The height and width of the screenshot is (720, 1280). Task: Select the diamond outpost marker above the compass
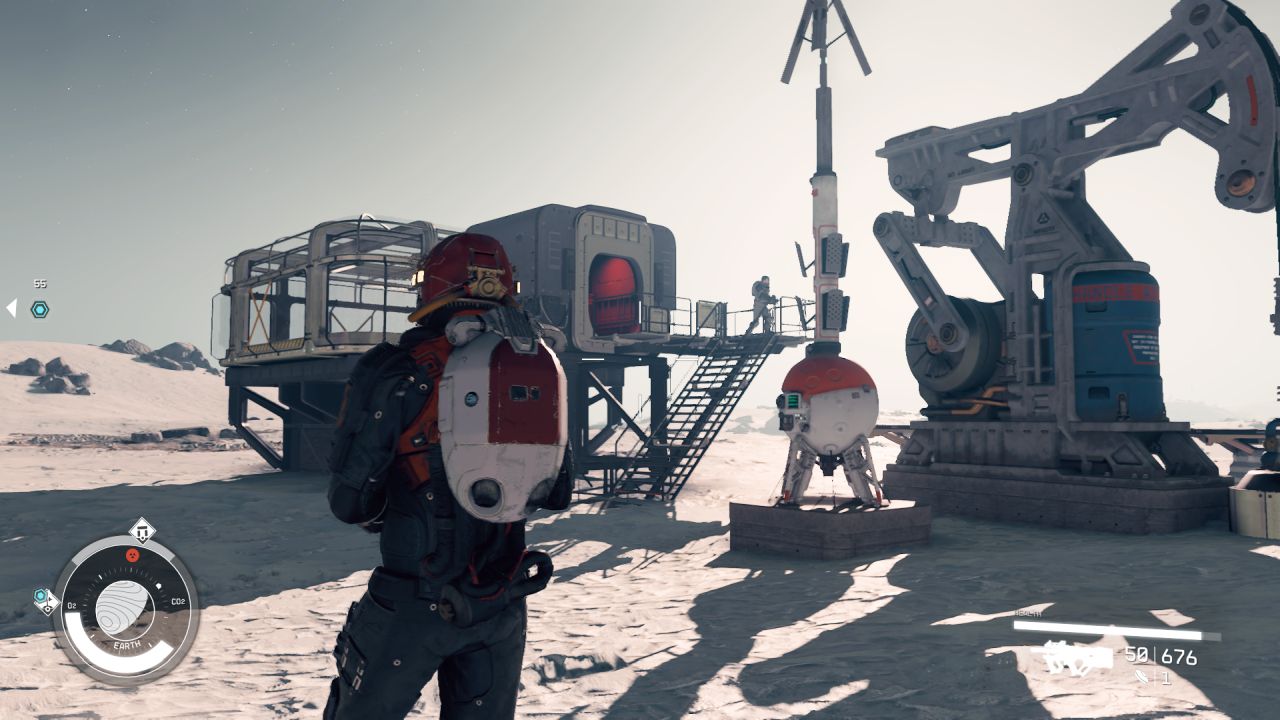tap(142, 530)
